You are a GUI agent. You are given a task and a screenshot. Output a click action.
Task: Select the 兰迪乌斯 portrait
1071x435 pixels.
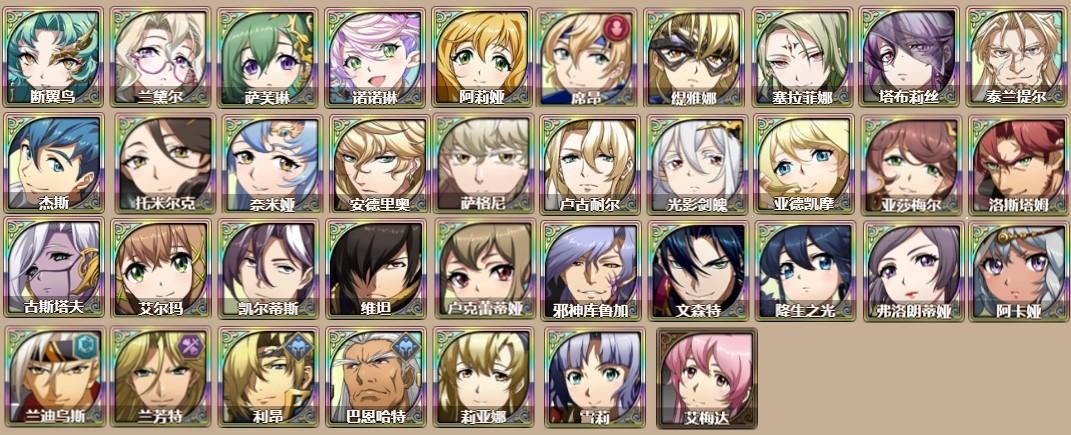coord(54,376)
